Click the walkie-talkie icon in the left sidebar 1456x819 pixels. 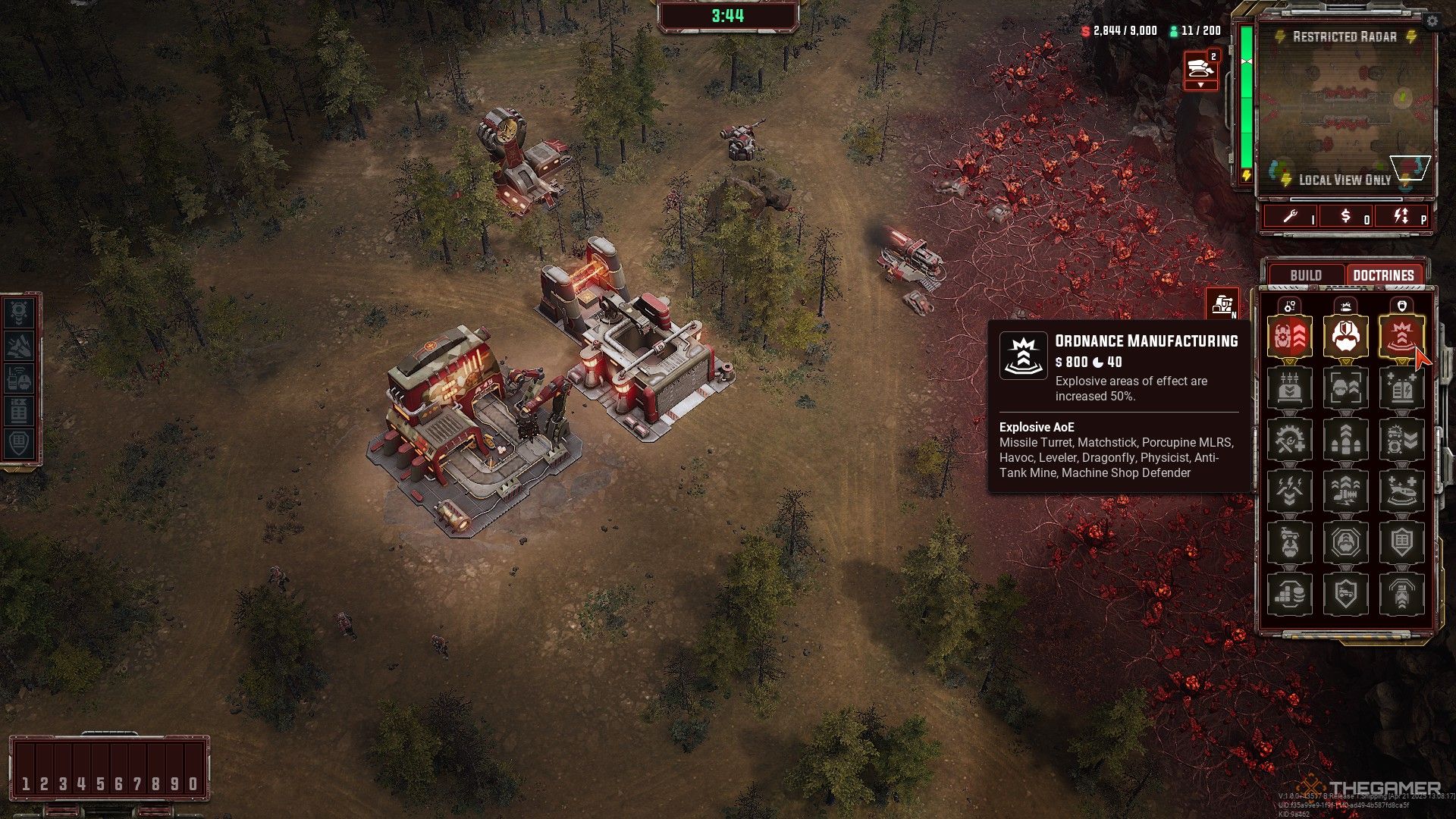(20, 378)
